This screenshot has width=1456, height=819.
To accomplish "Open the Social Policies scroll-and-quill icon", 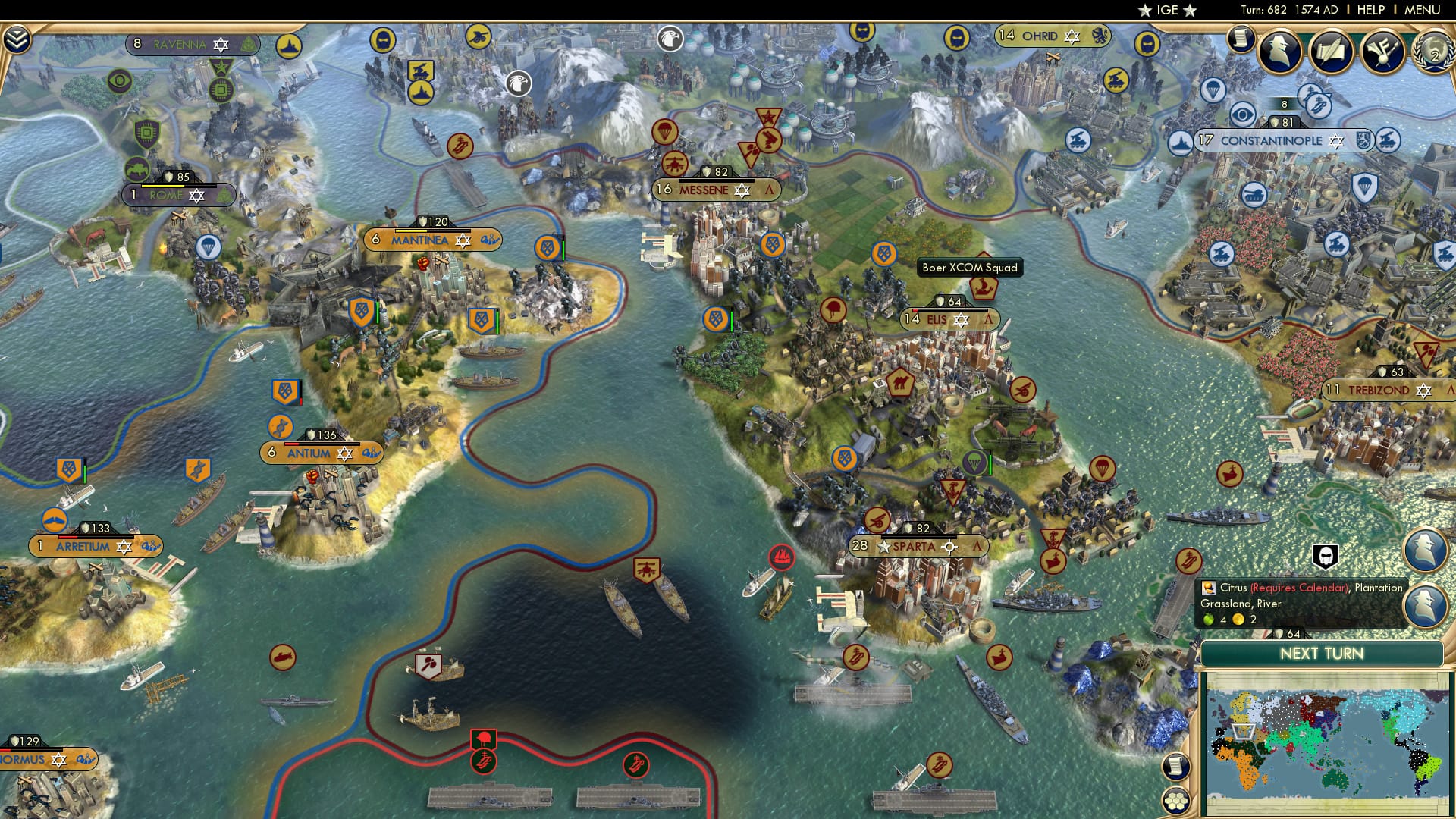I will coord(1330,51).
